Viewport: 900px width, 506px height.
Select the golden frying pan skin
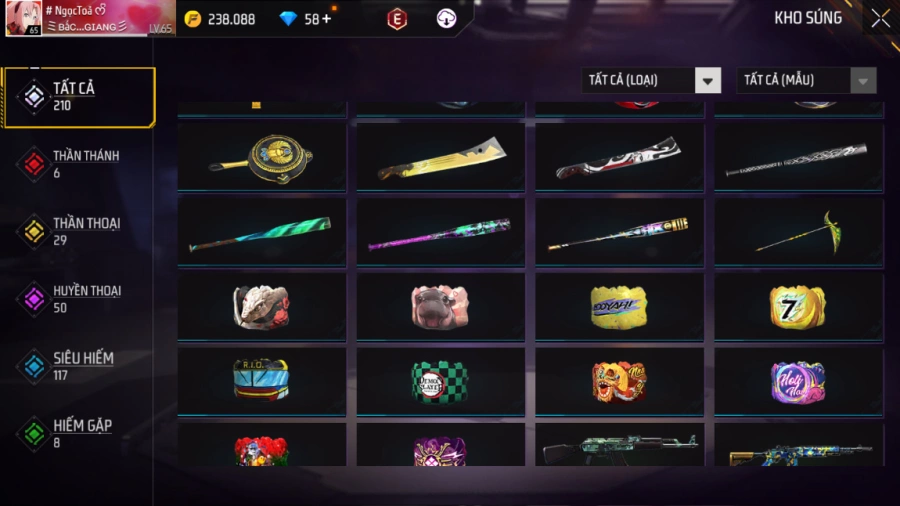point(262,156)
